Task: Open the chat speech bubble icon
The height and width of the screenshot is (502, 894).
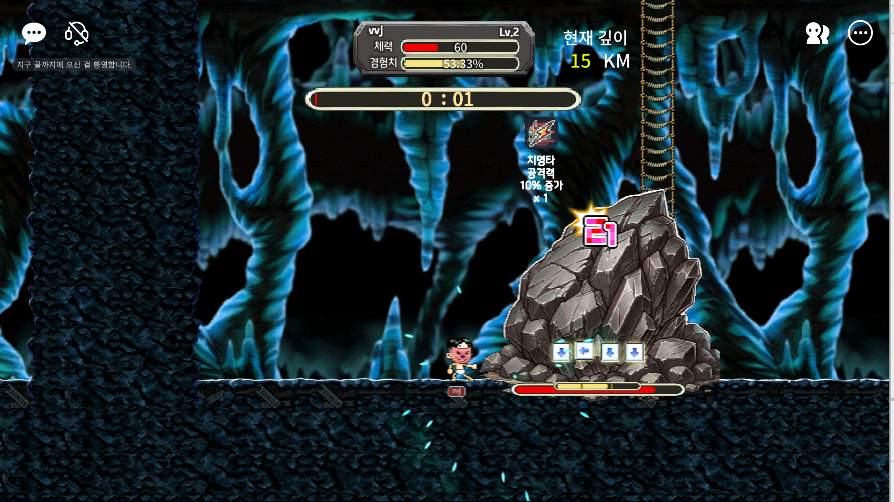Action: point(34,34)
